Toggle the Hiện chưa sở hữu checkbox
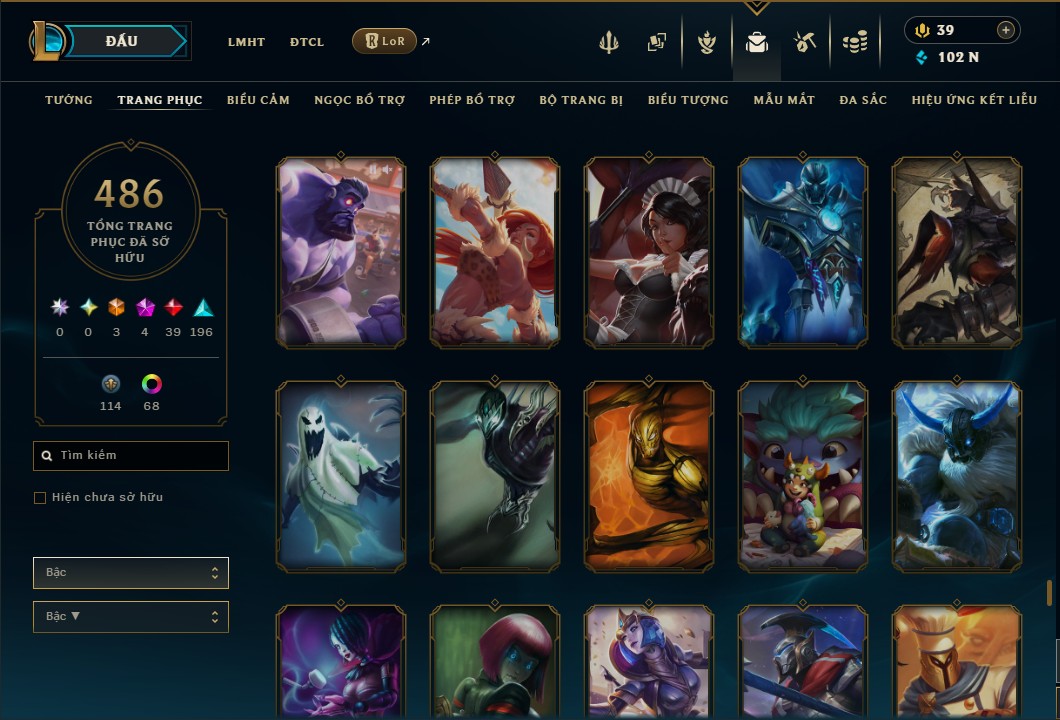The width and height of the screenshot is (1060, 720). click(x=40, y=498)
